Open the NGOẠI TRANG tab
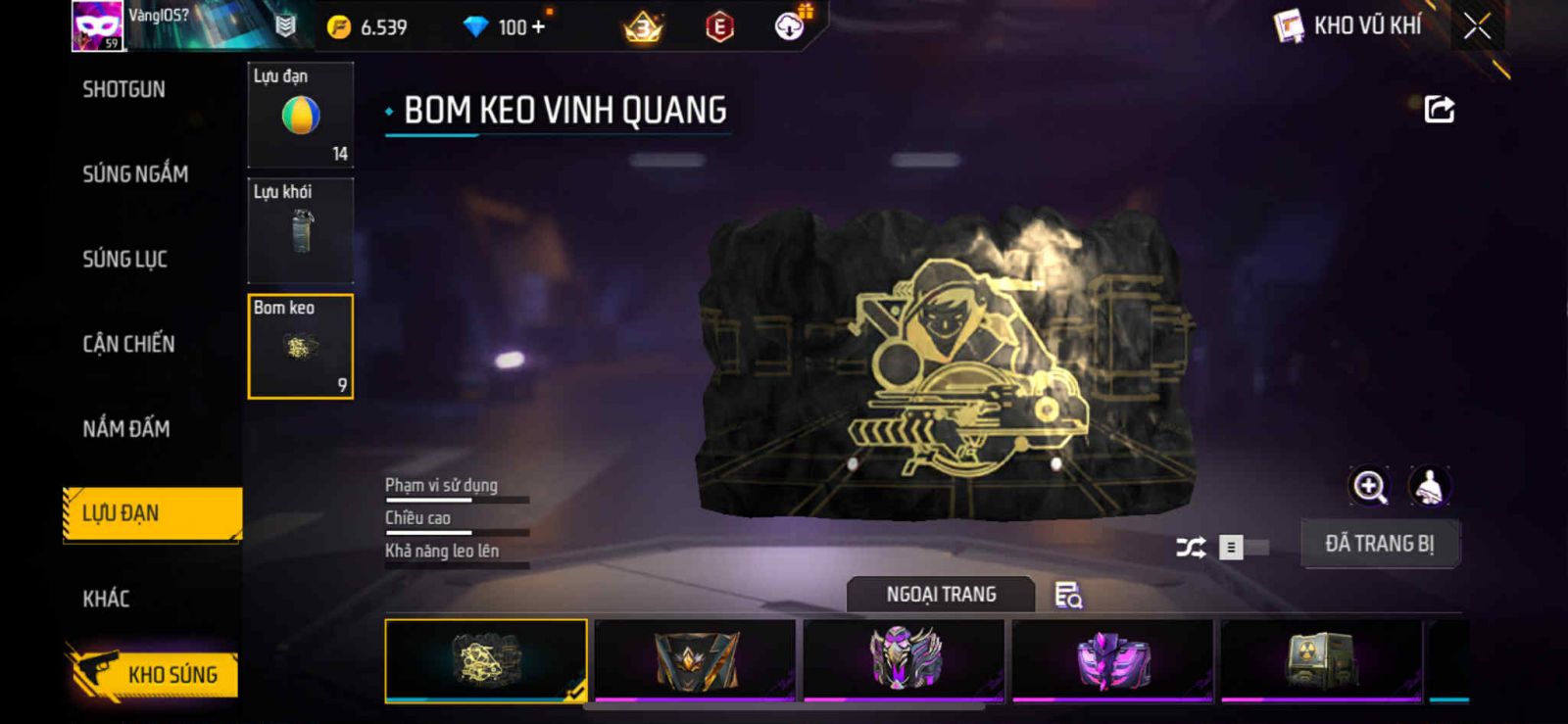Image resolution: width=1568 pixels, height=724 pixels. (x=941, y=595)
